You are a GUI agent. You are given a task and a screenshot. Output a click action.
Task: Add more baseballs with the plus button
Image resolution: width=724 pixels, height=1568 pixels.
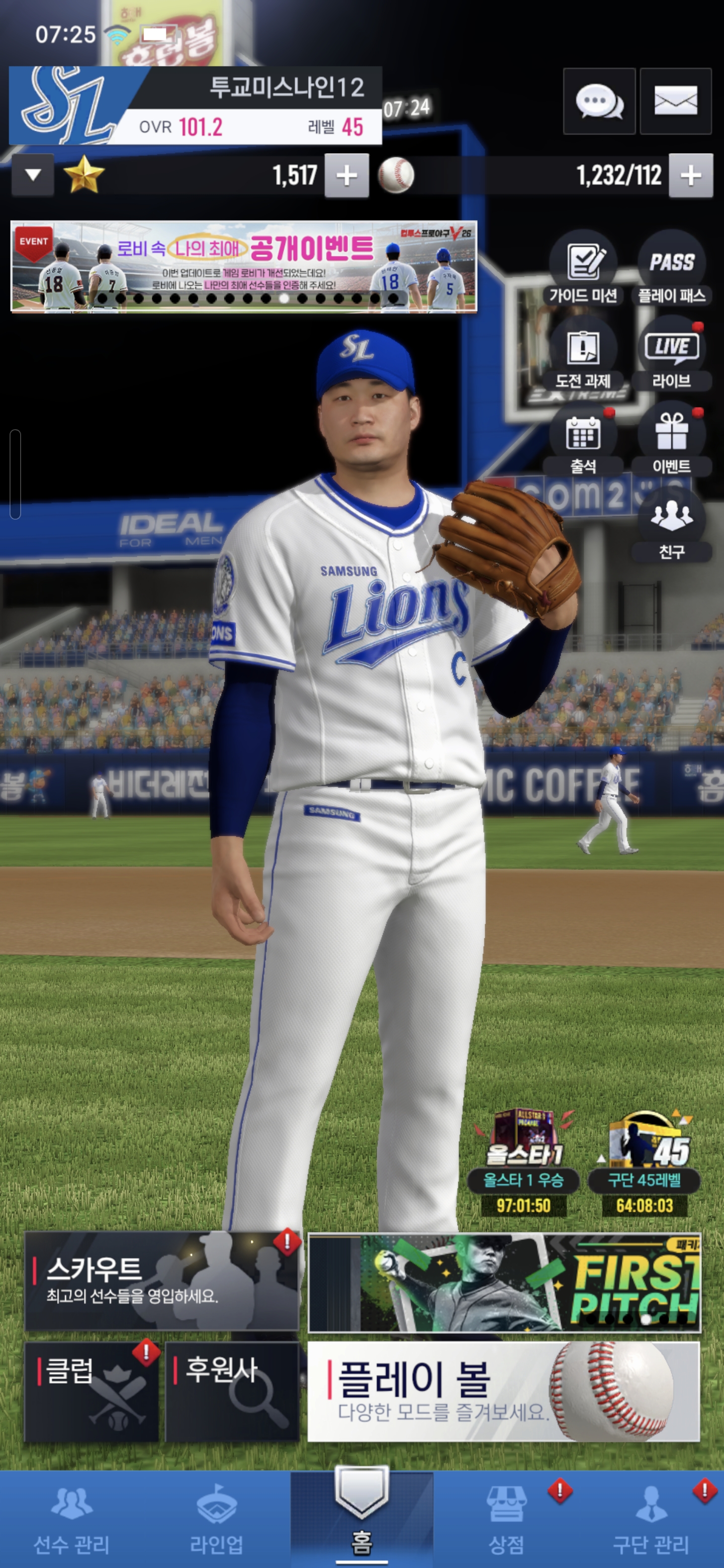point(690,176)
